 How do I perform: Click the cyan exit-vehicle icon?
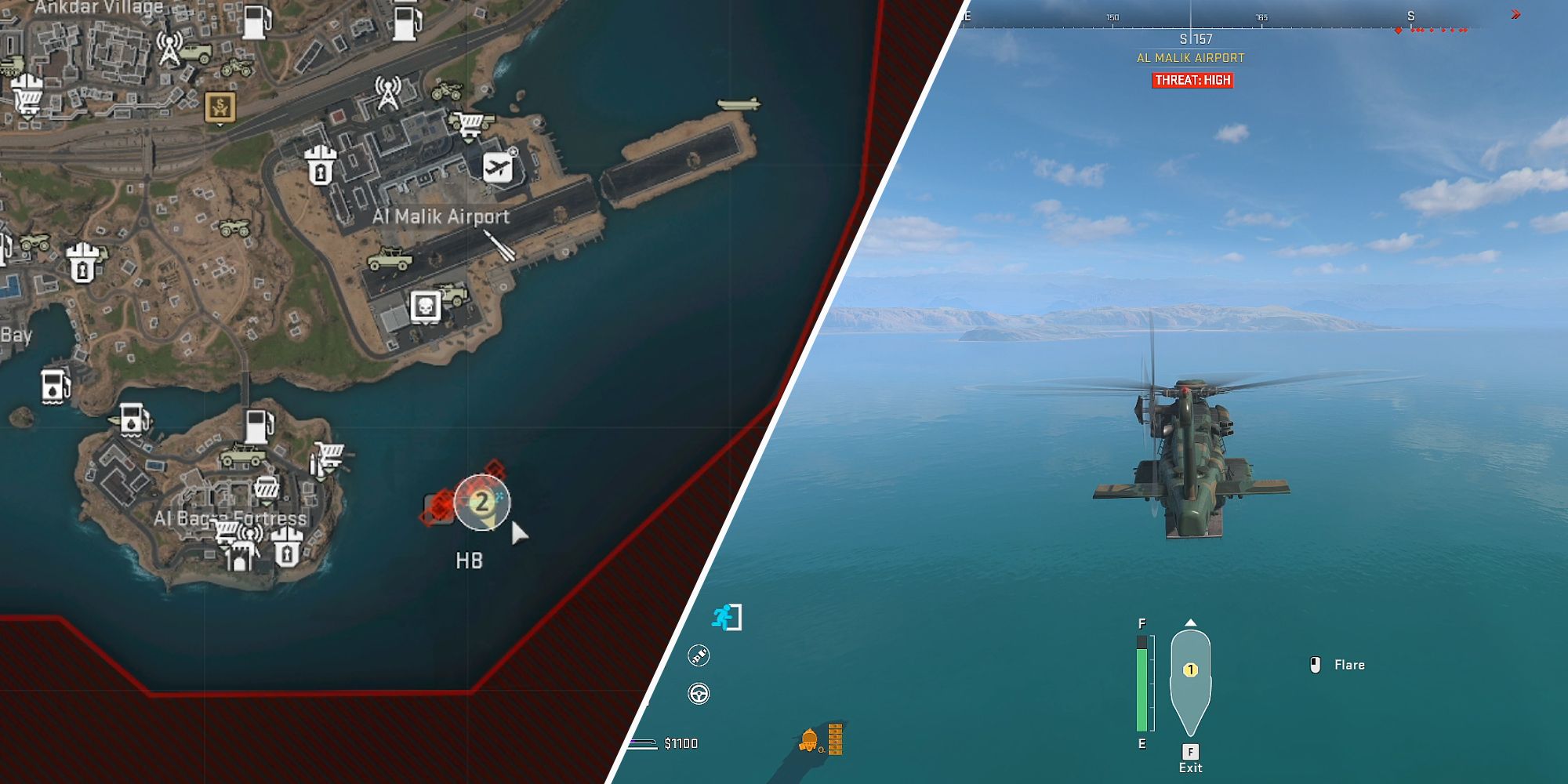click(726, 617)
